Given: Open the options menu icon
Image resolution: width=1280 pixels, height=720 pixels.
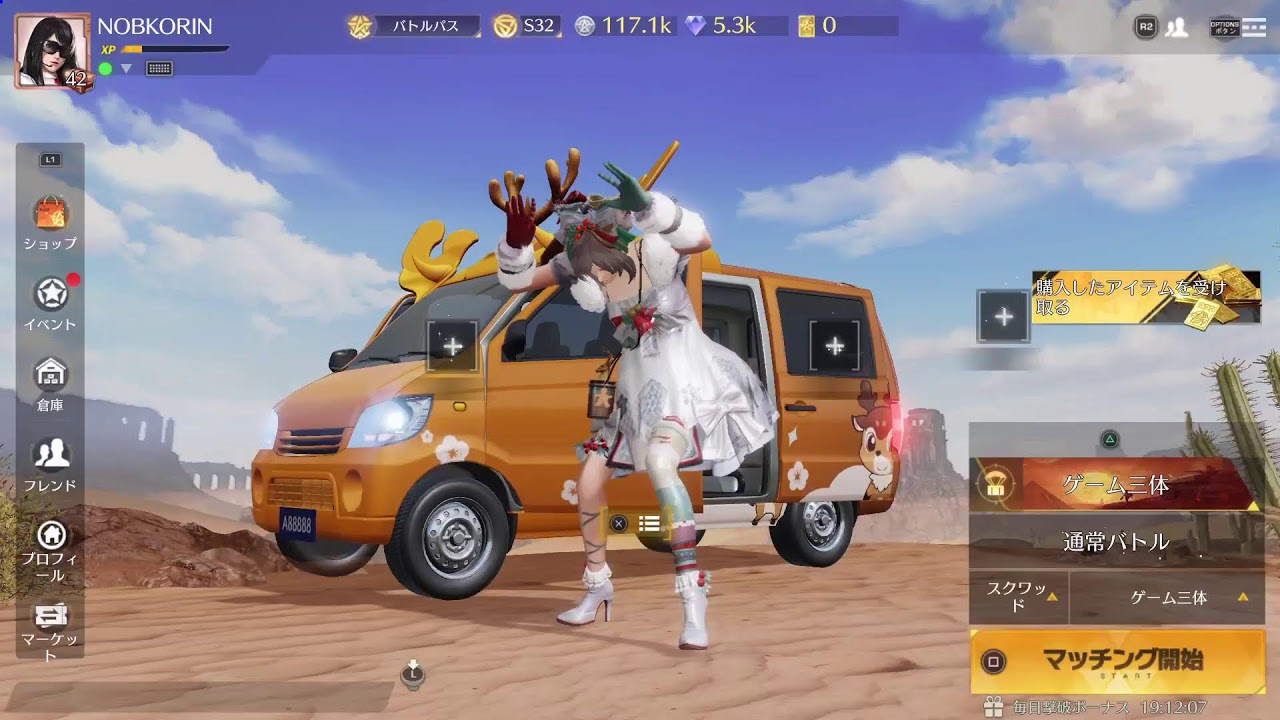Looking at the screenshot, I should pos(1238,27).
